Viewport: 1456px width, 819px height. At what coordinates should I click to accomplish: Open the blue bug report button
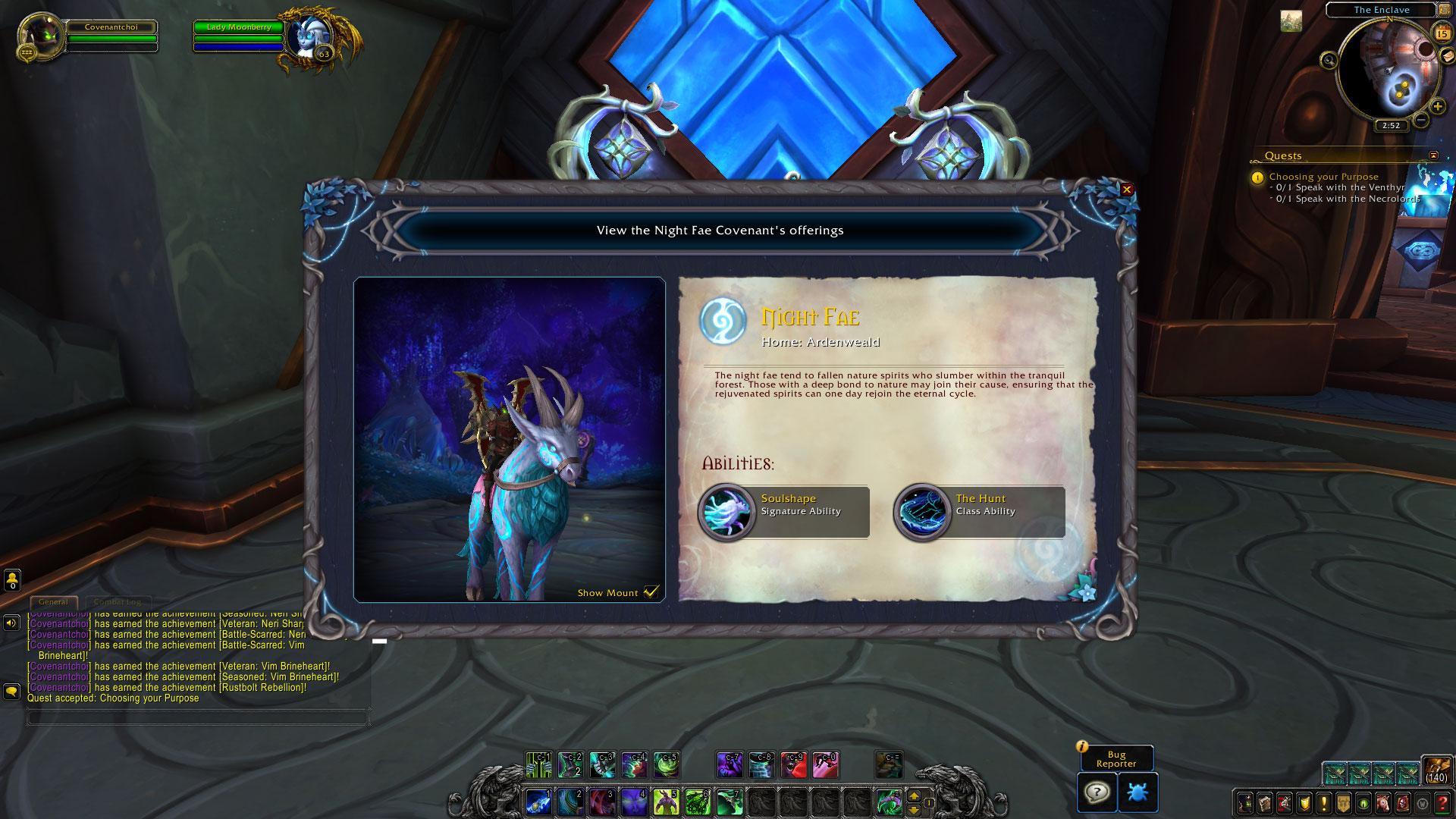pyautogui.click(x=1137, y=792)
